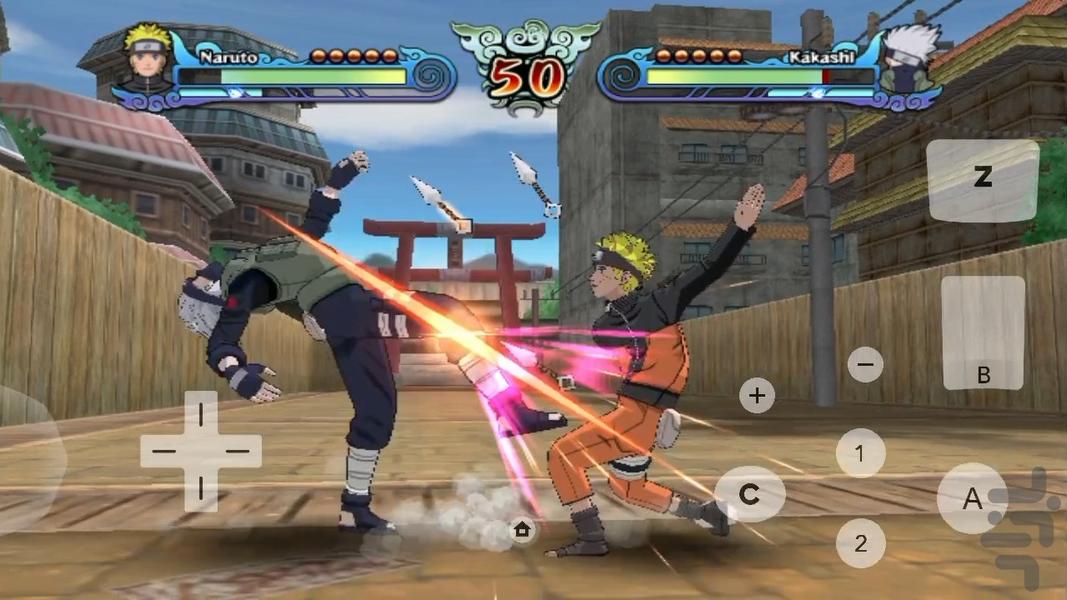The width and height of the screenshot is (1067, 600).
Task: Tap the plus (+) button
Action: tap(757, 395)
